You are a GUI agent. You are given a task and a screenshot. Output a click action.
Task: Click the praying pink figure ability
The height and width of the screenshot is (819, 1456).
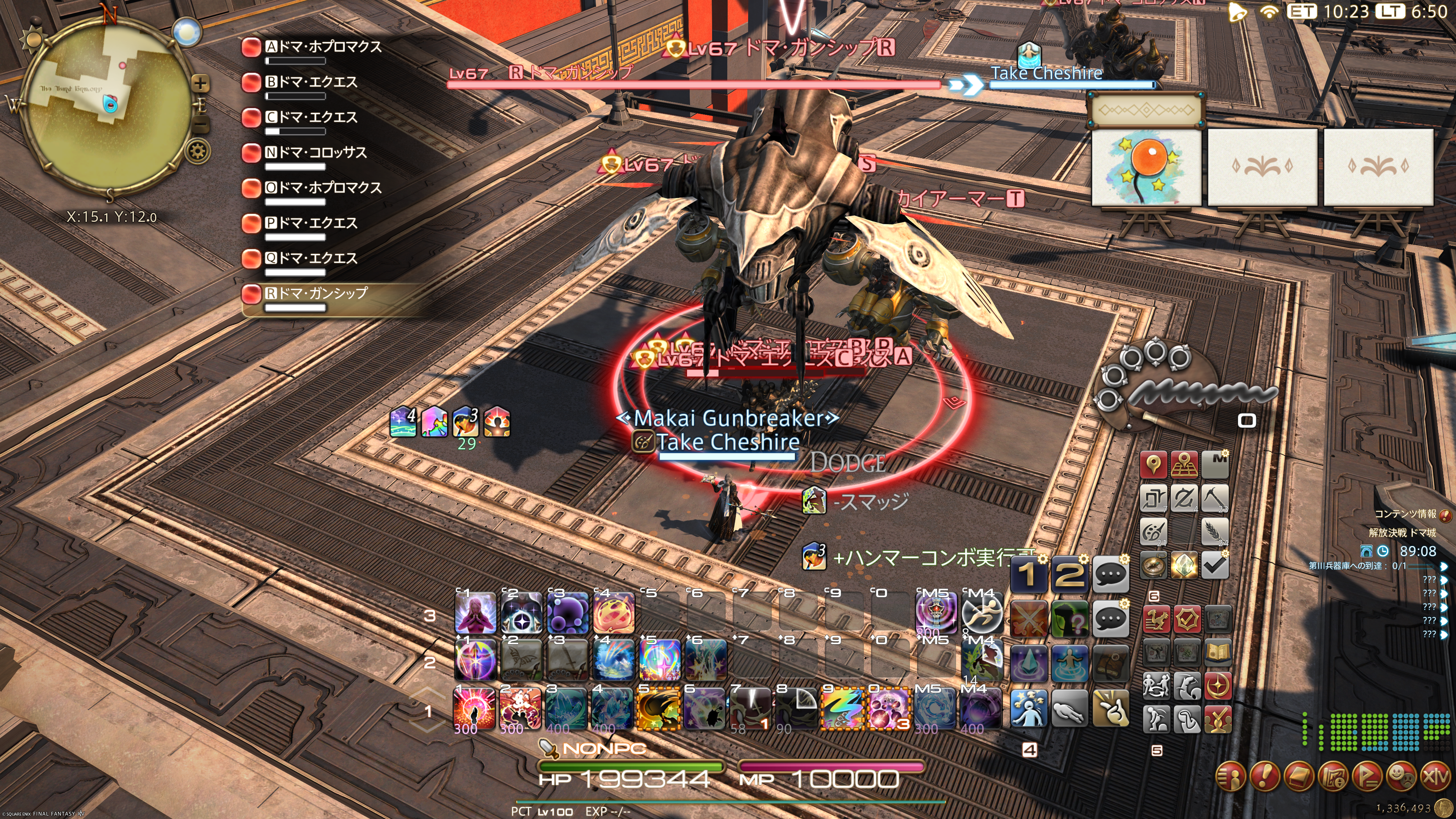click(x=475, y=613)
